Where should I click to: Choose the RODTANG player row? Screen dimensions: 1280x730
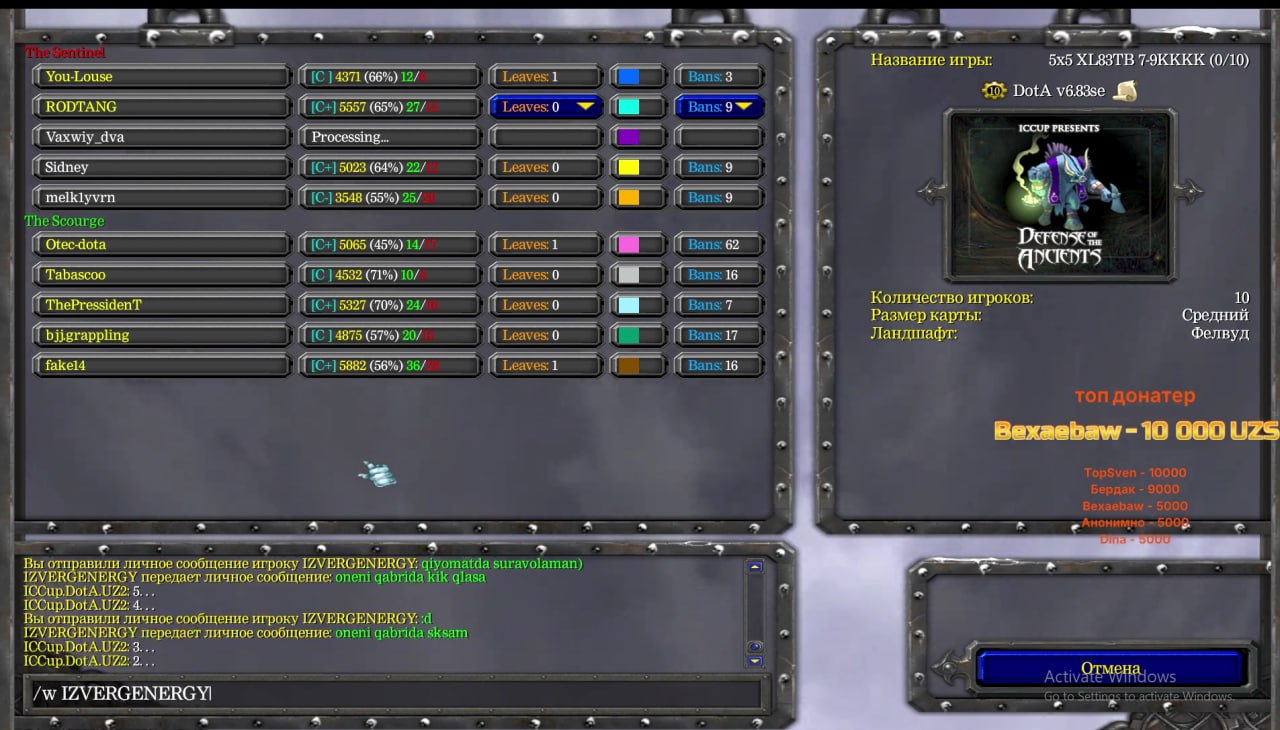(162, 107)
